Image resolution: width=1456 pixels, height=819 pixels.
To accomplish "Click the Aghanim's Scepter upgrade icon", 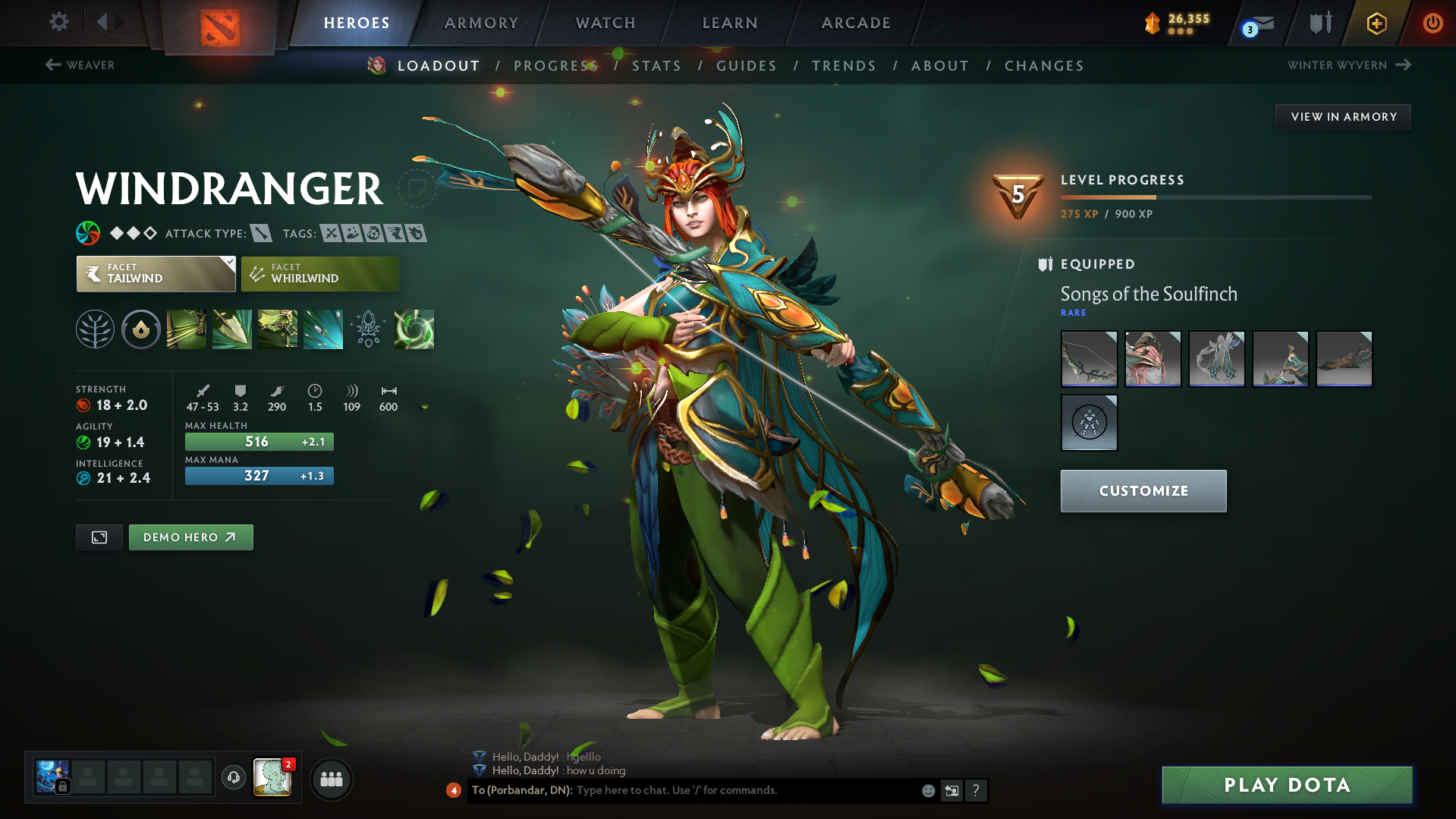I will 369,329.
